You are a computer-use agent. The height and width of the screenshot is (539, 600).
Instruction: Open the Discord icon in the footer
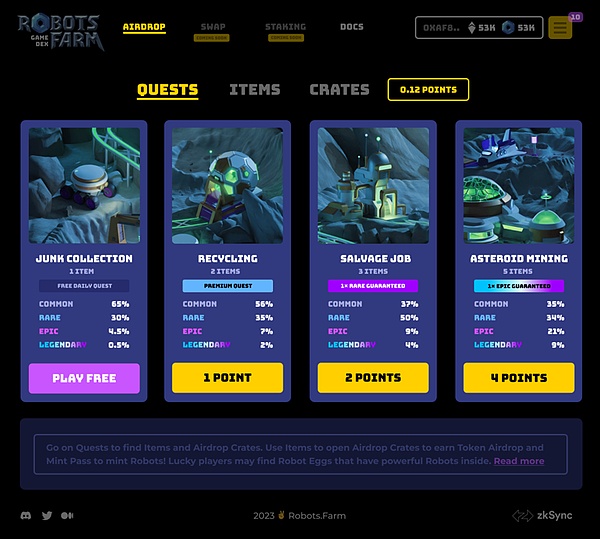26,516
